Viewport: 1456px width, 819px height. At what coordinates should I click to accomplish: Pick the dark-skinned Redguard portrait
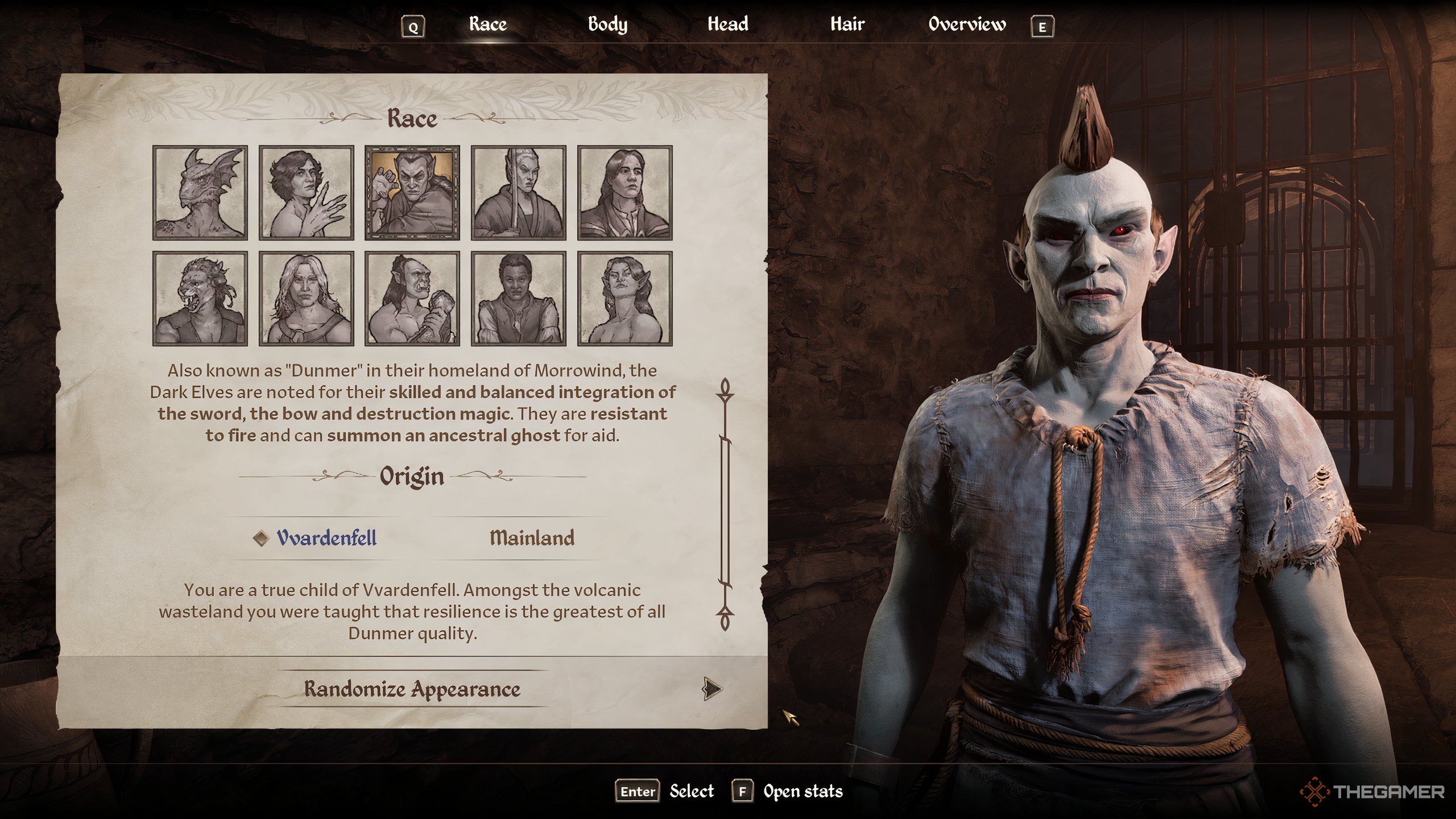tap(518, 299)
